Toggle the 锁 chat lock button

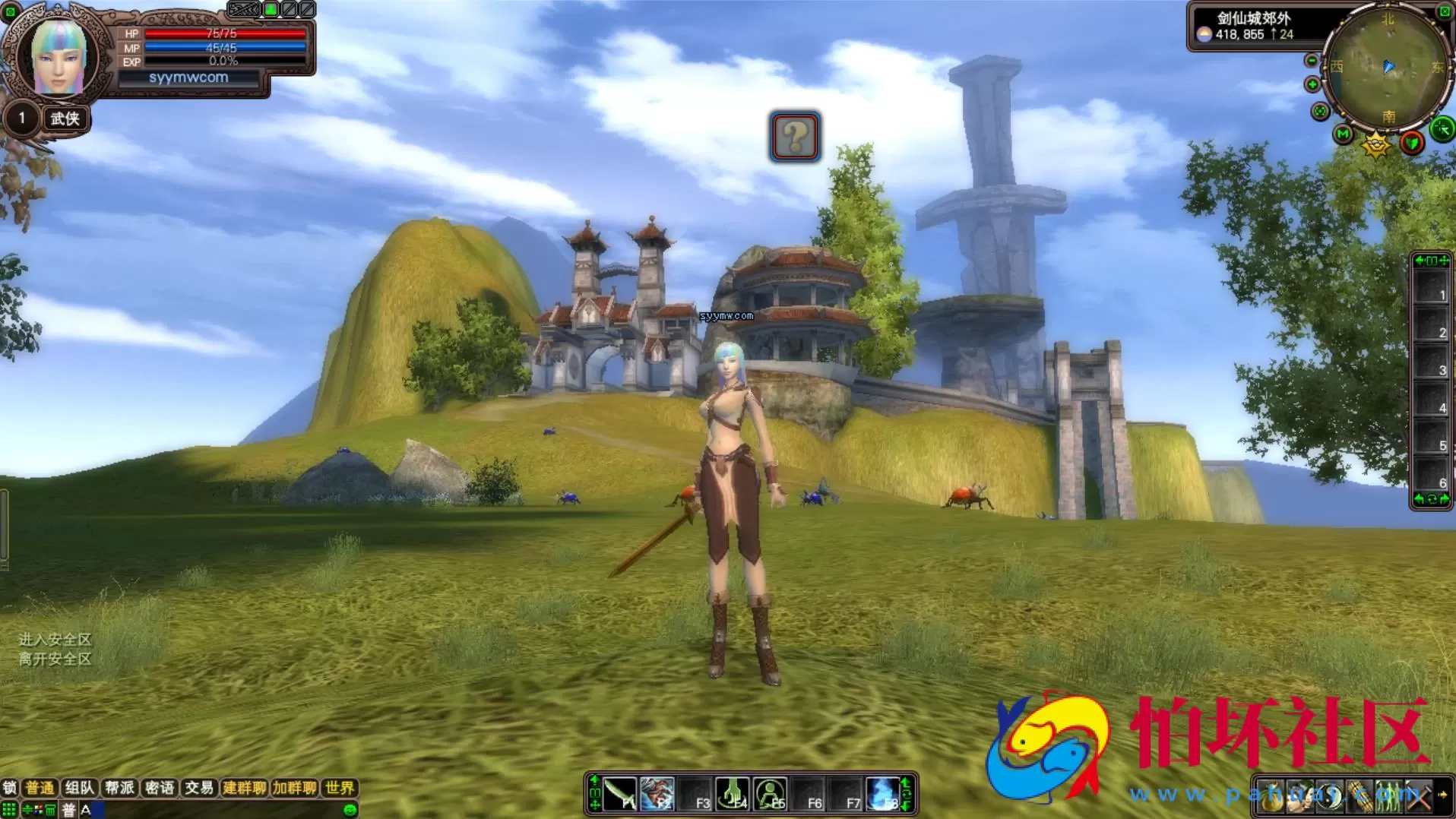tap(10, 788)
